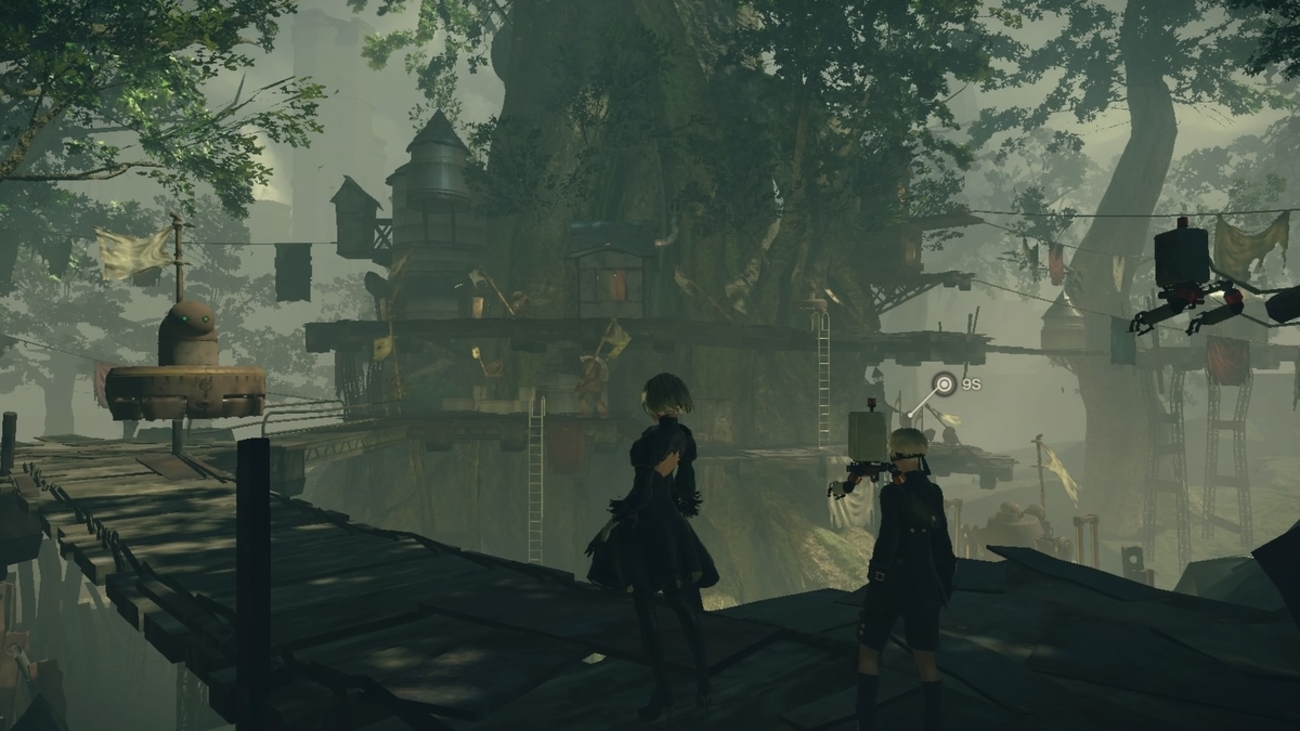1300x731 pixels.
Task: Click the 9S companion marker icon
Action: click(x=943, y=383)
